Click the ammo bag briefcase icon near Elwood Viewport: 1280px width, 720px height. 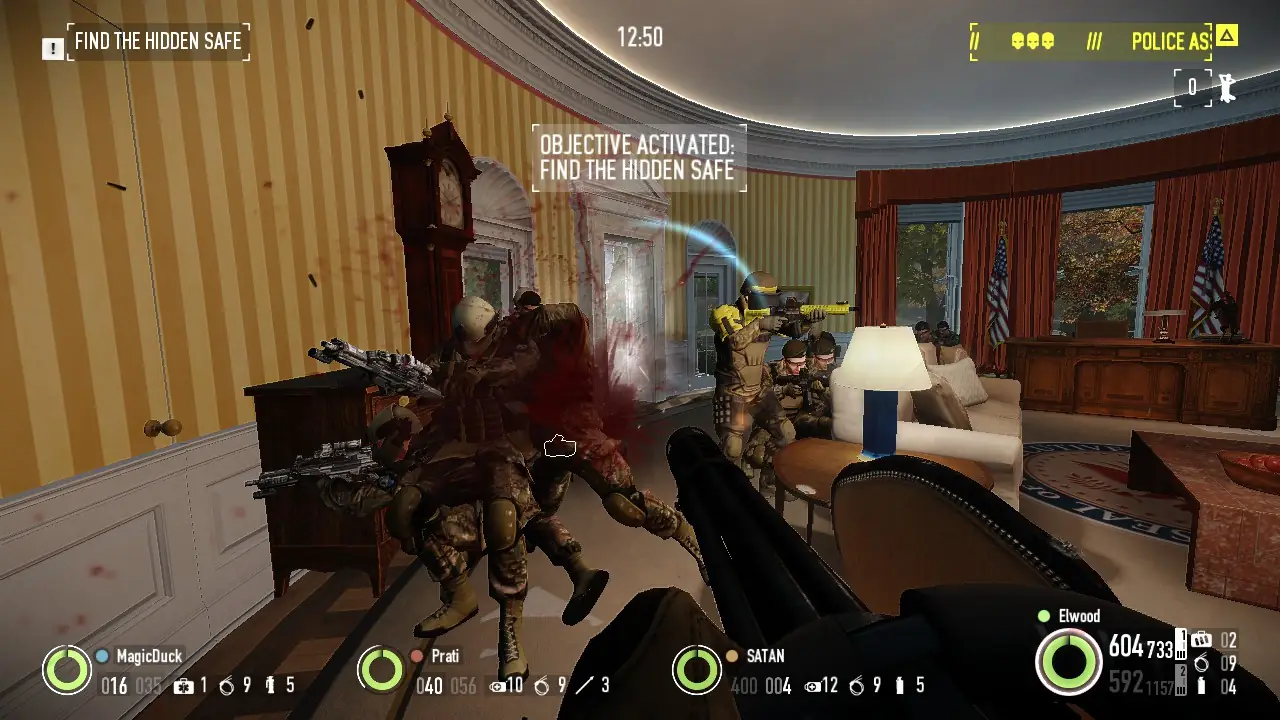[x=1201, y=637]
